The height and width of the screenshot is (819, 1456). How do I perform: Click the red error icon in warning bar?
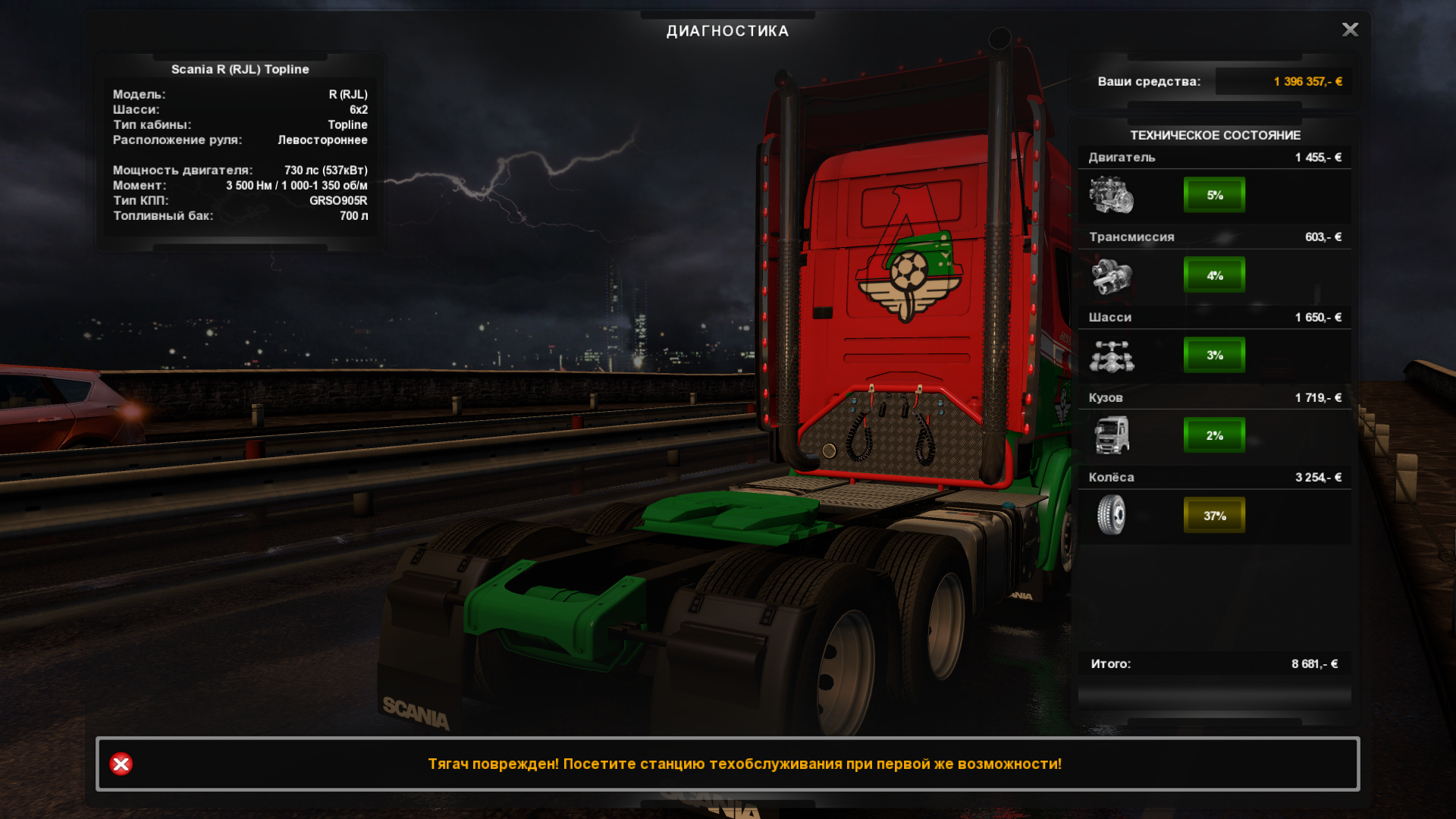[x=121, y=764]
